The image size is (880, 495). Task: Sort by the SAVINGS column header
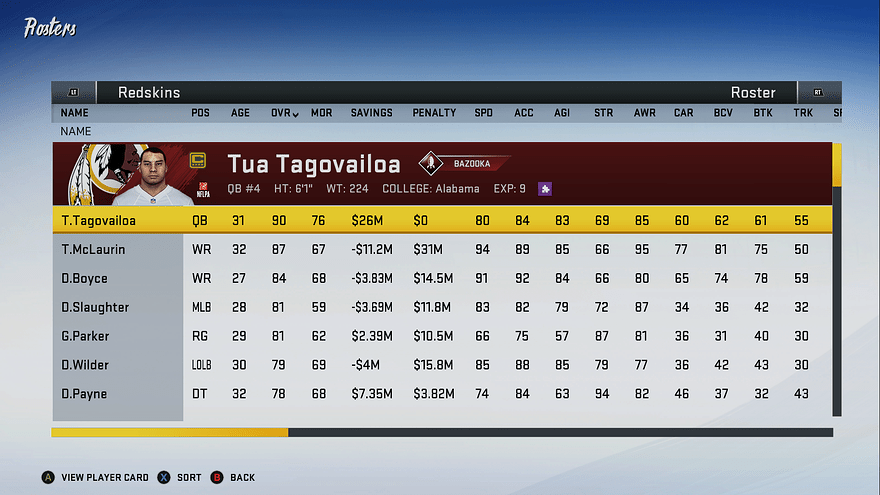pyautogui.click(x=371, y=113)
